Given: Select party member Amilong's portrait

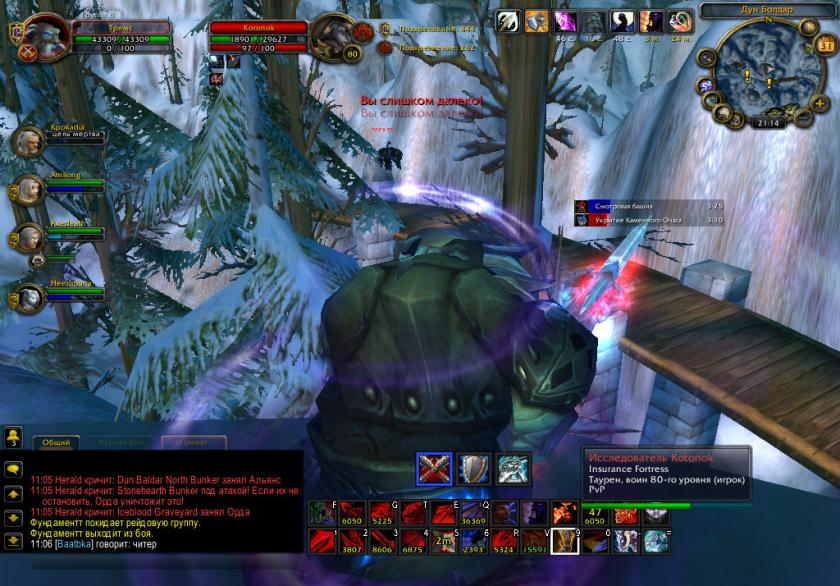Looking at the screenshot, I should pos(30,190).
